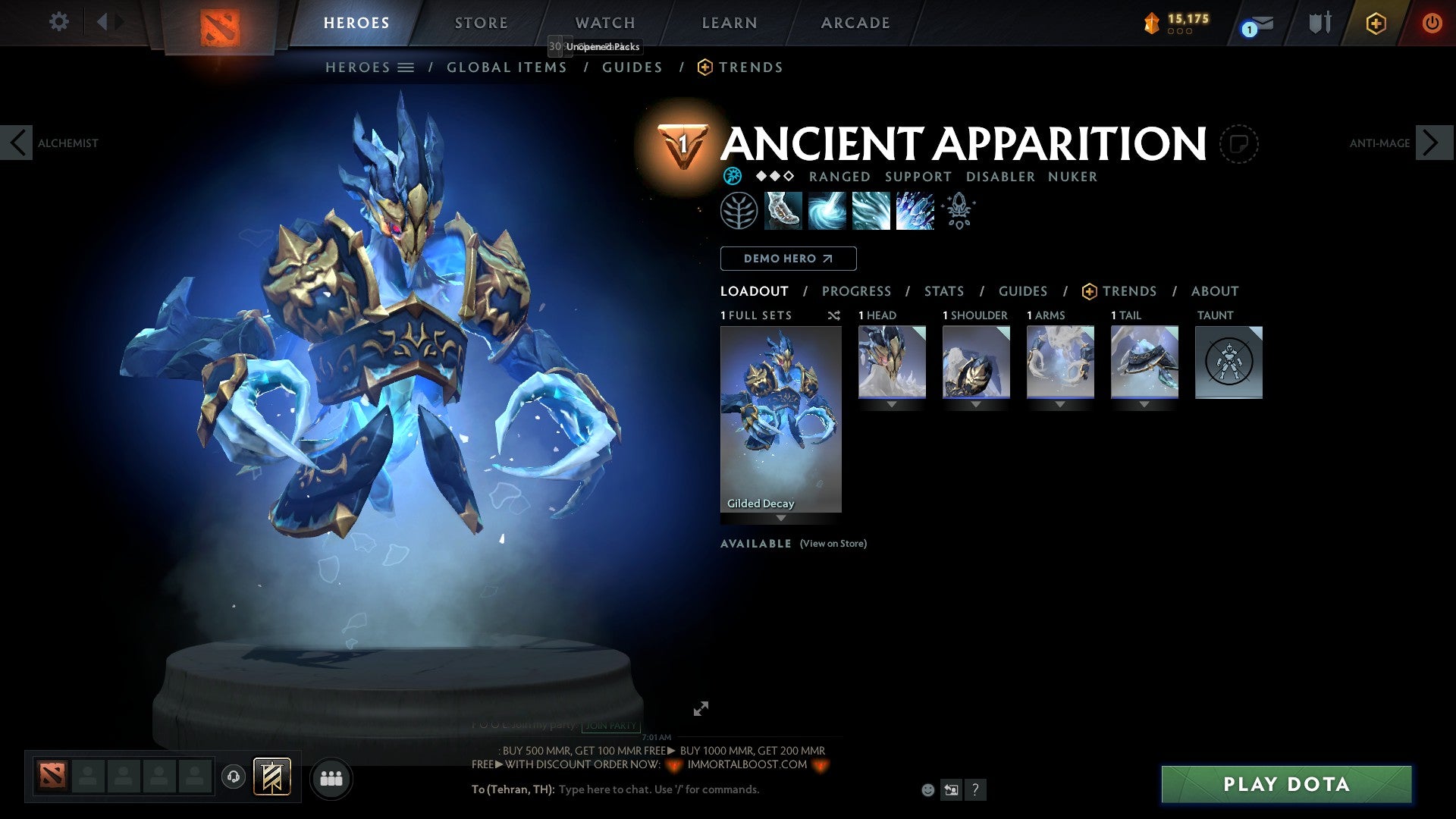
Task: Toggle fullscreen hero preview expander arrows
Action: click(701, 708)
